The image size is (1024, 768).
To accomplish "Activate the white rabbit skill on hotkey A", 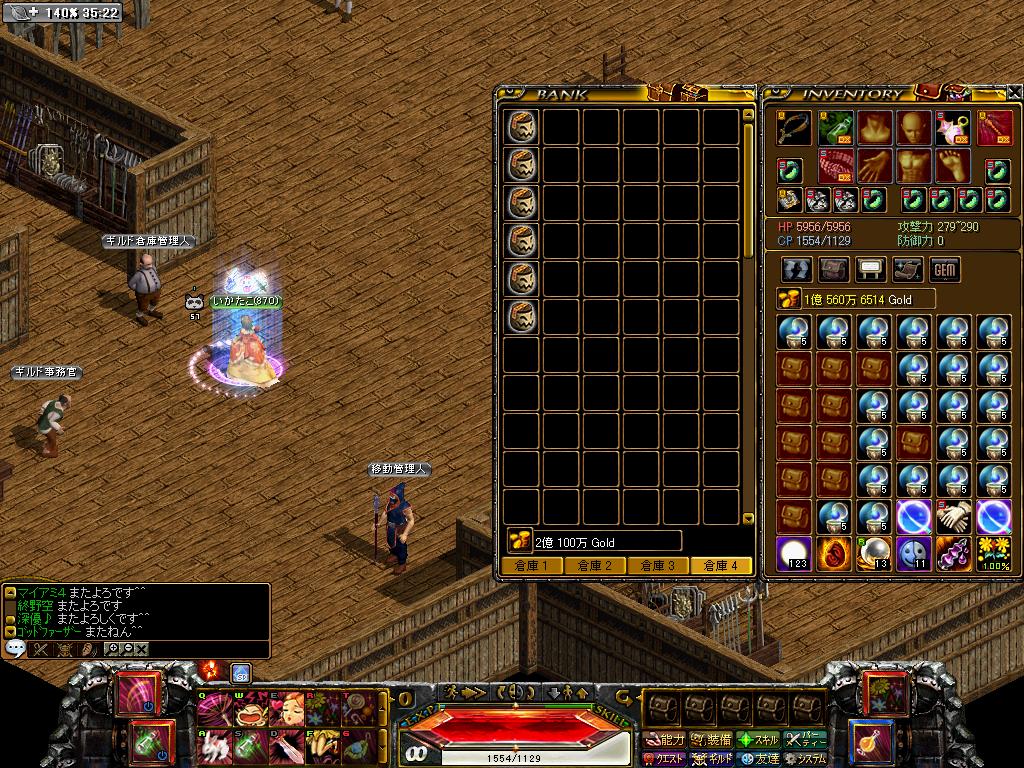I will [x=212, y=744].
